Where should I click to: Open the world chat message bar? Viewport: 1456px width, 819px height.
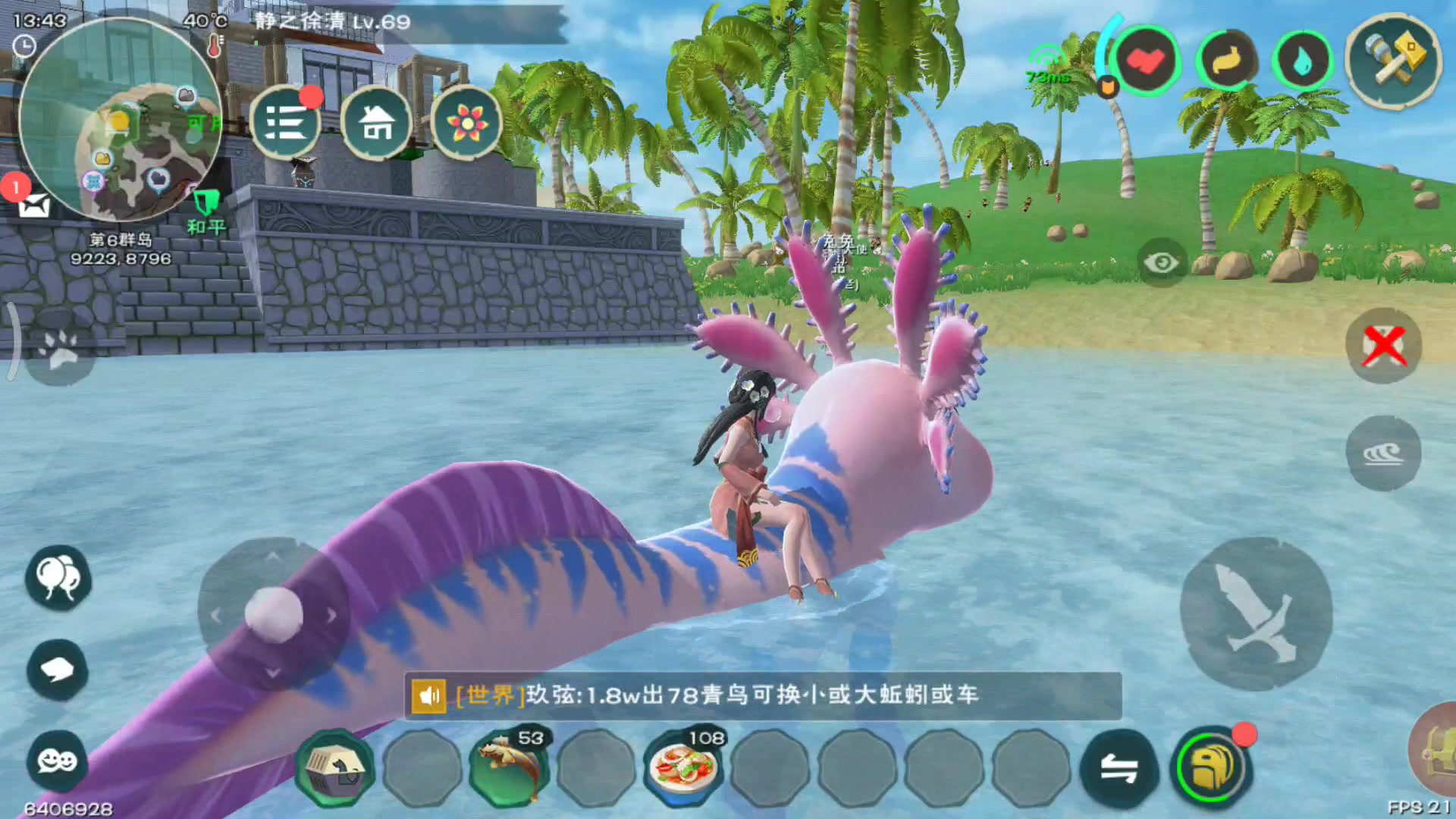coord(762,695)
